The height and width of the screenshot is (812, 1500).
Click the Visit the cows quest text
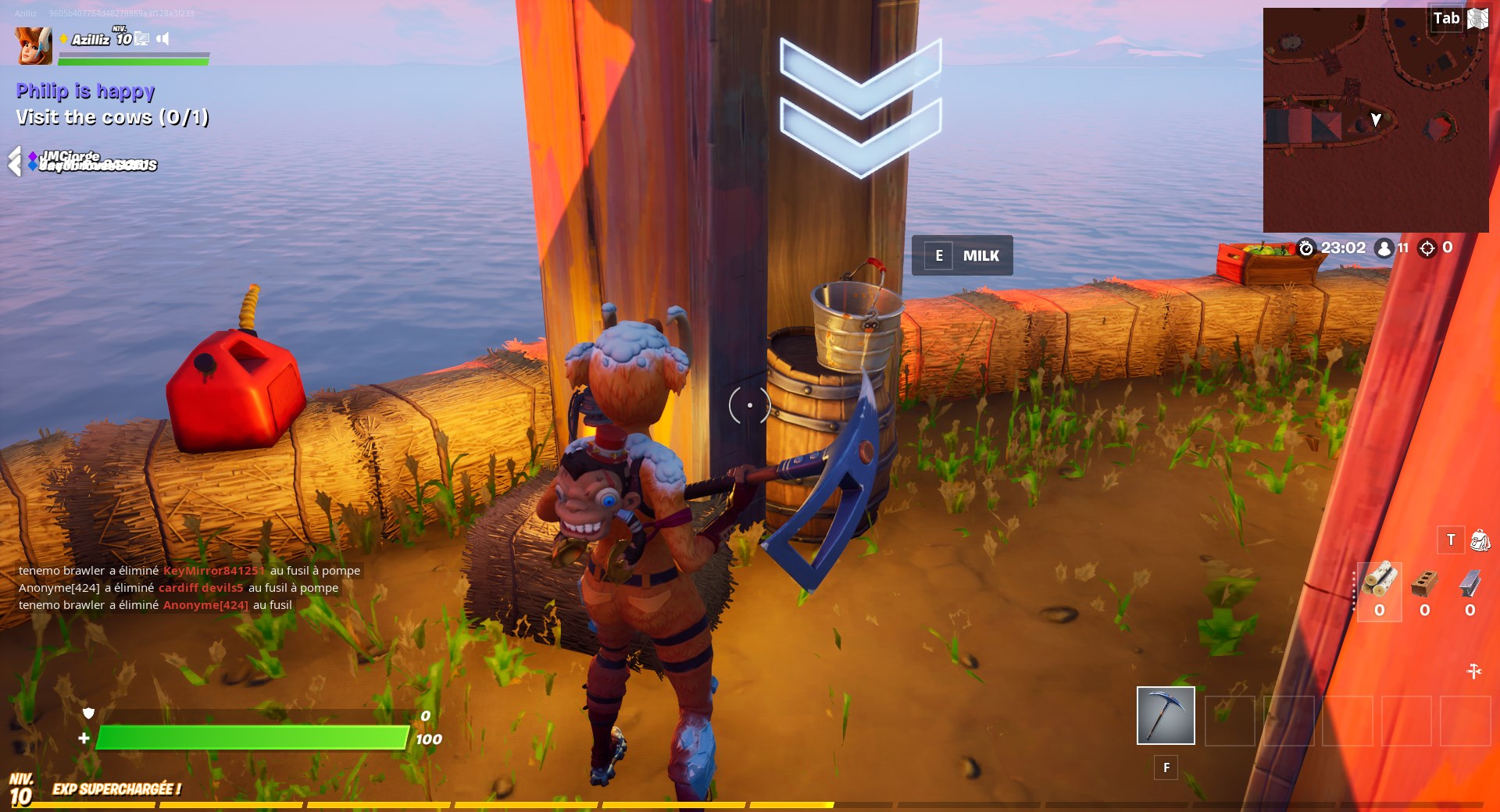[x=112, y=117]
